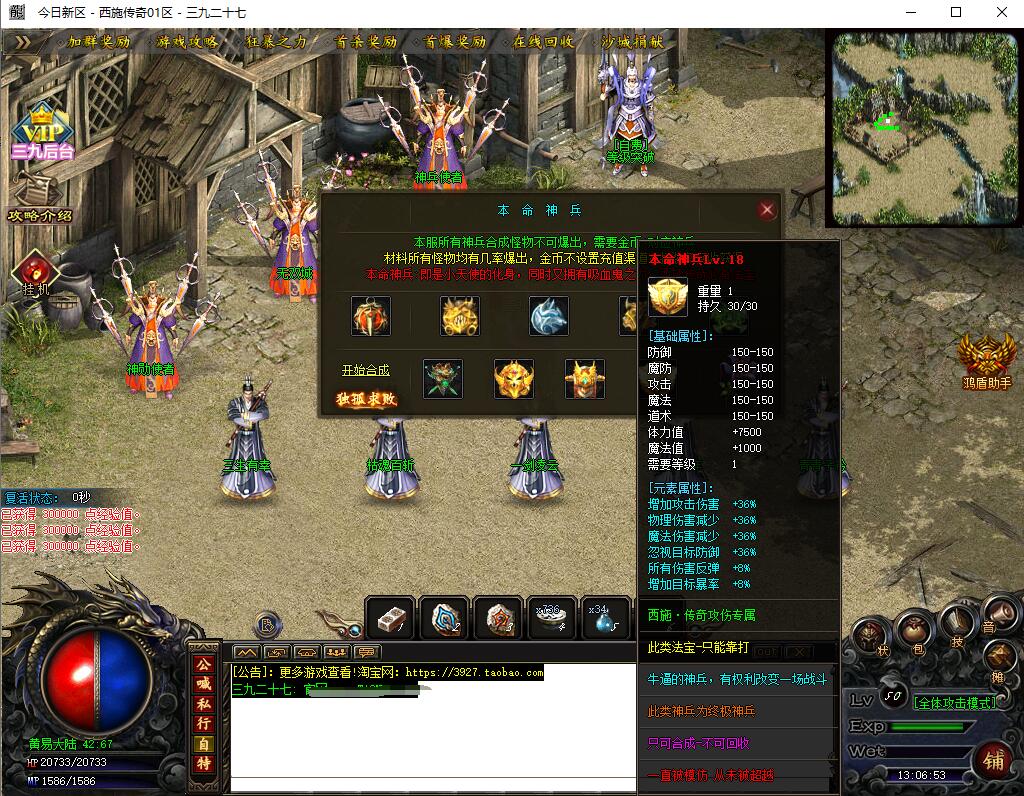The width and height of the screenshot is (1024, 796).
Task: Click the 开始合成 synthesis link
Action: 365,370
